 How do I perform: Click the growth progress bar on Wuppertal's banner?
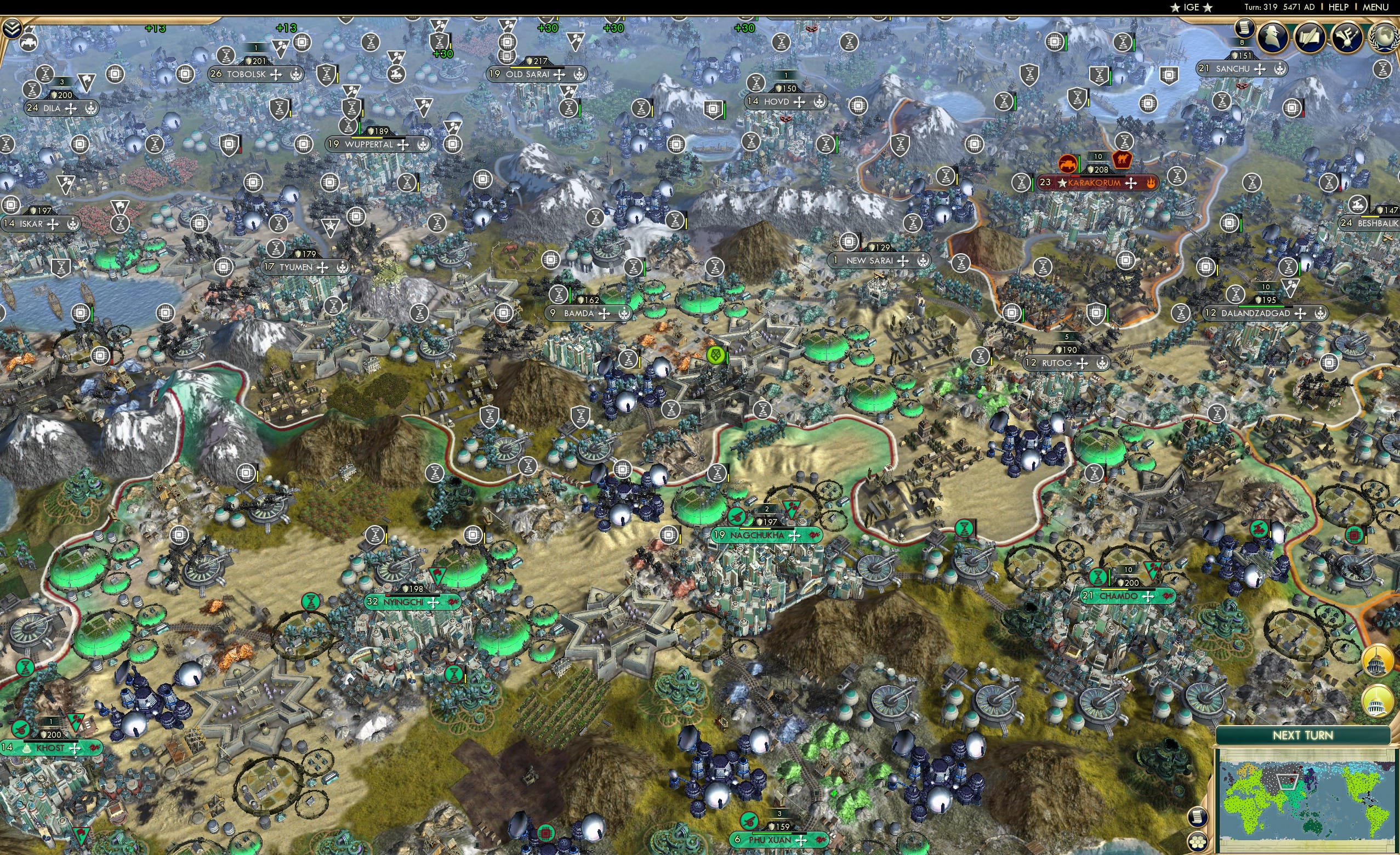375,139
